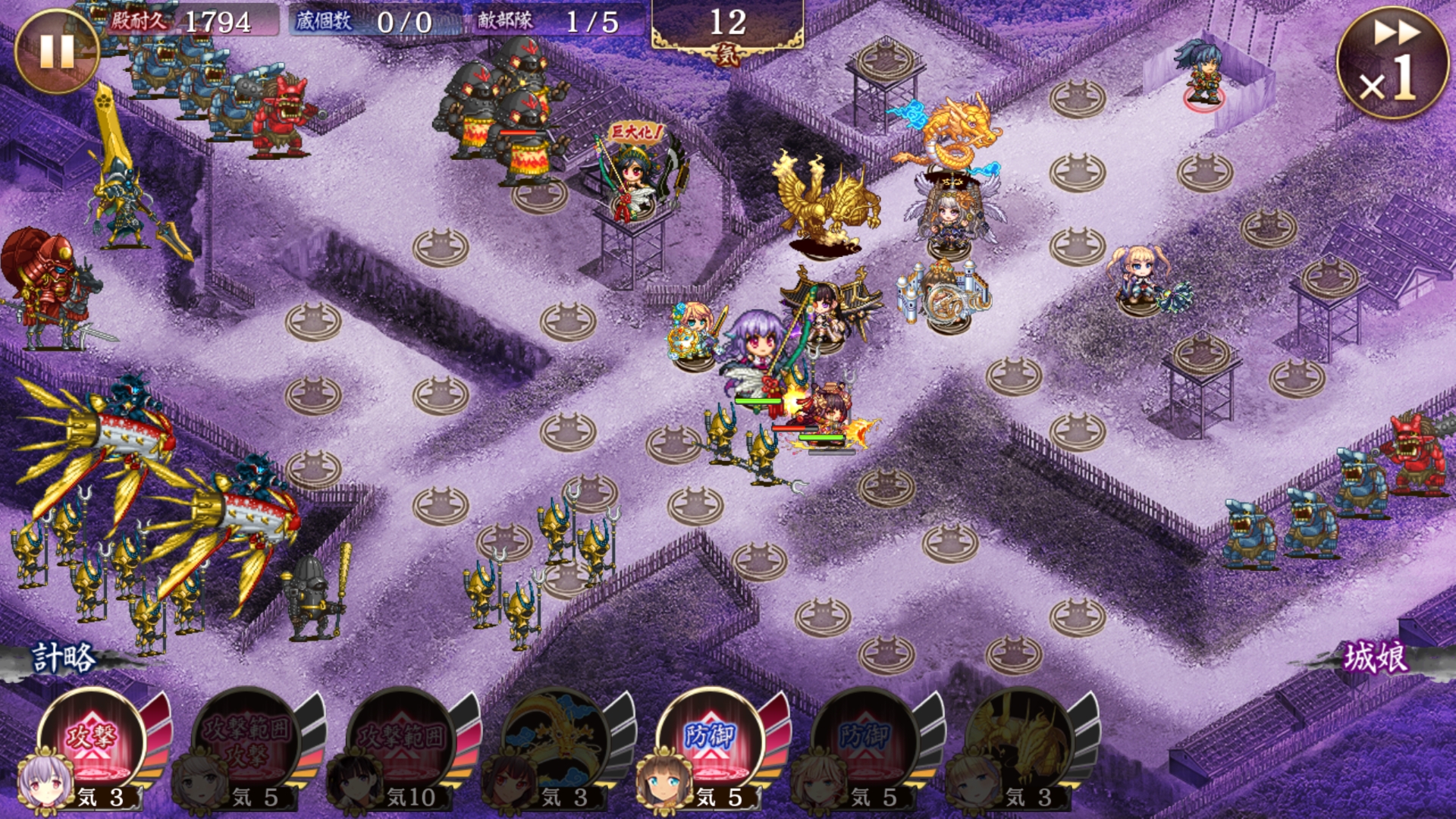The width and height of the screenshot is (1456, 819).
Task: Switch to the 城娘 castle girl list
Action: click(x=1376, y=657)
